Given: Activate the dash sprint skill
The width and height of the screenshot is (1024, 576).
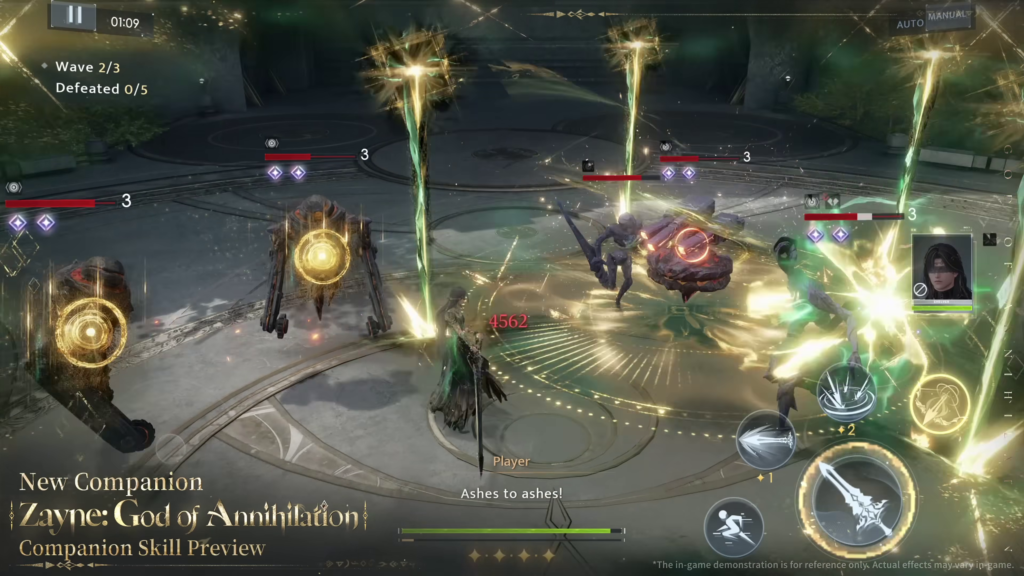Looking at the screenshot, I should click(x=733, y=527).
